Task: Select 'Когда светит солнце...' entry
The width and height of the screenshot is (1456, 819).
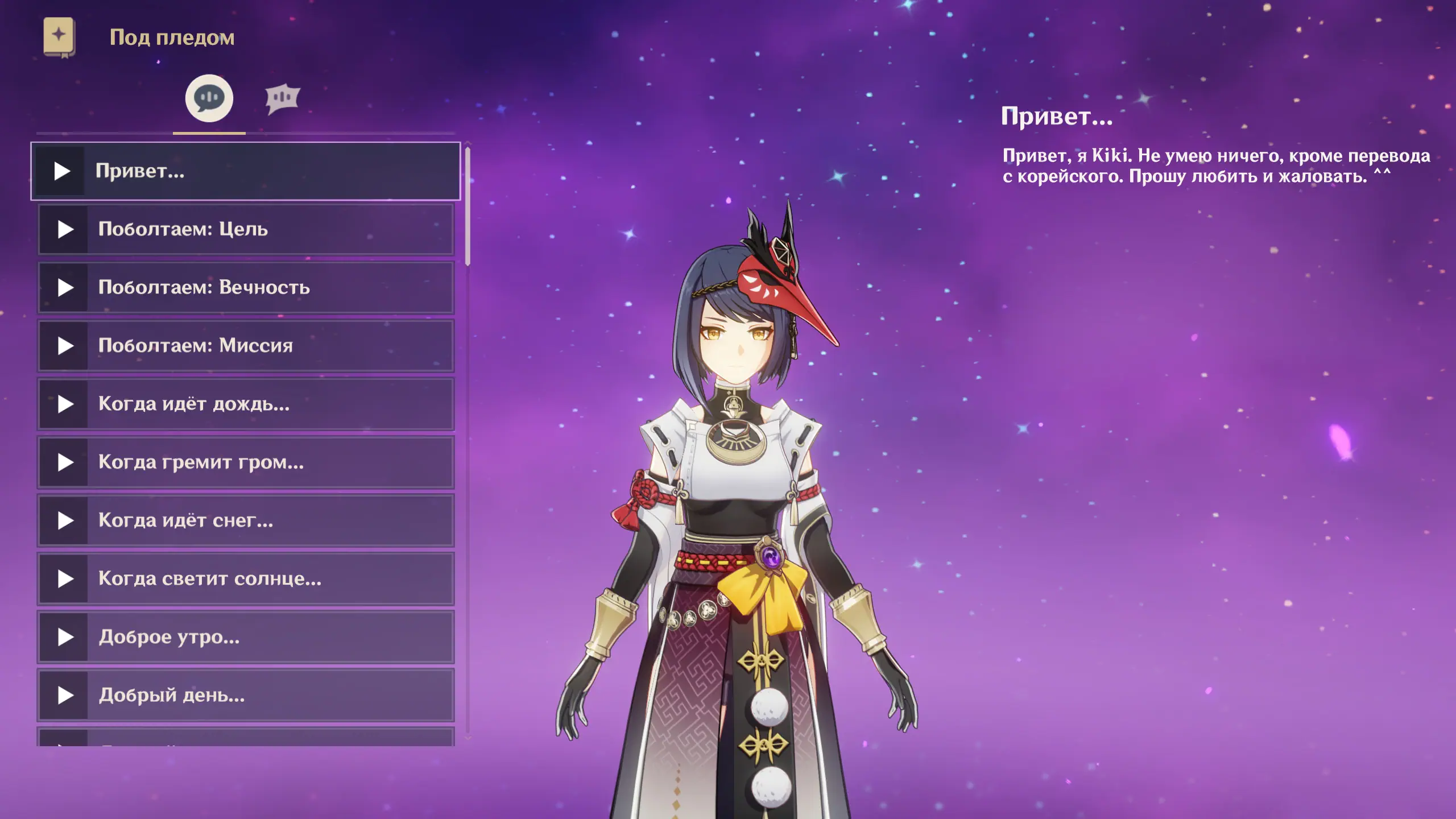Action: coord(246,579)
